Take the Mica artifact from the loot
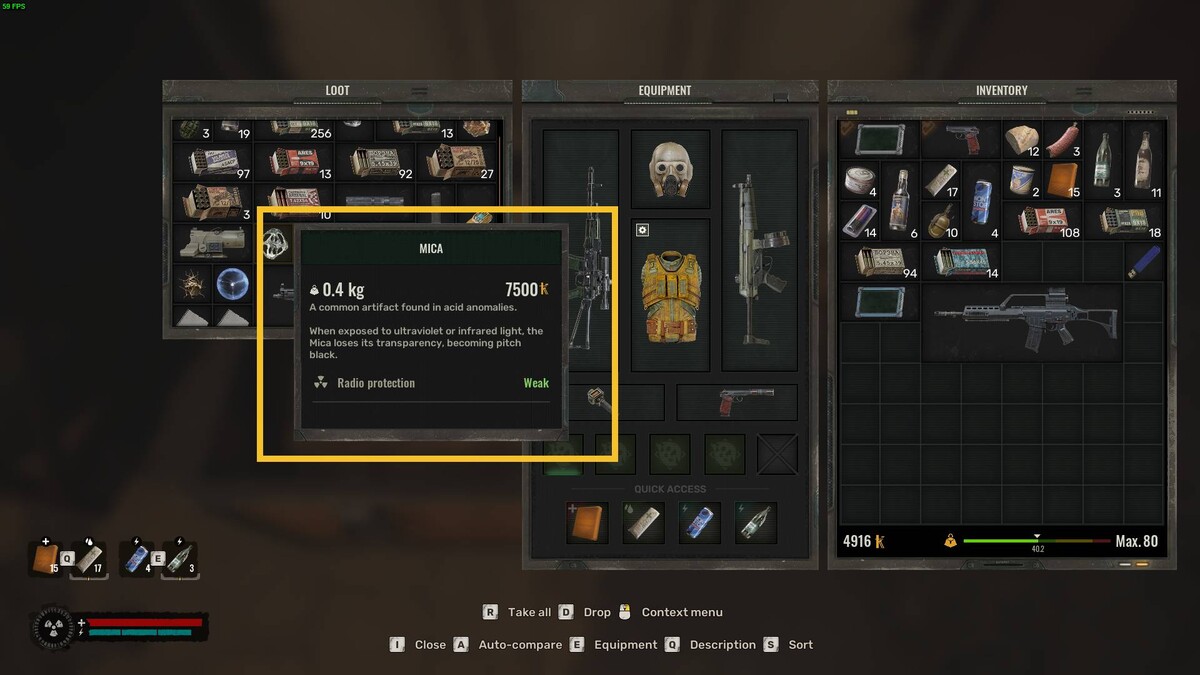 click(x=276, y=243)
